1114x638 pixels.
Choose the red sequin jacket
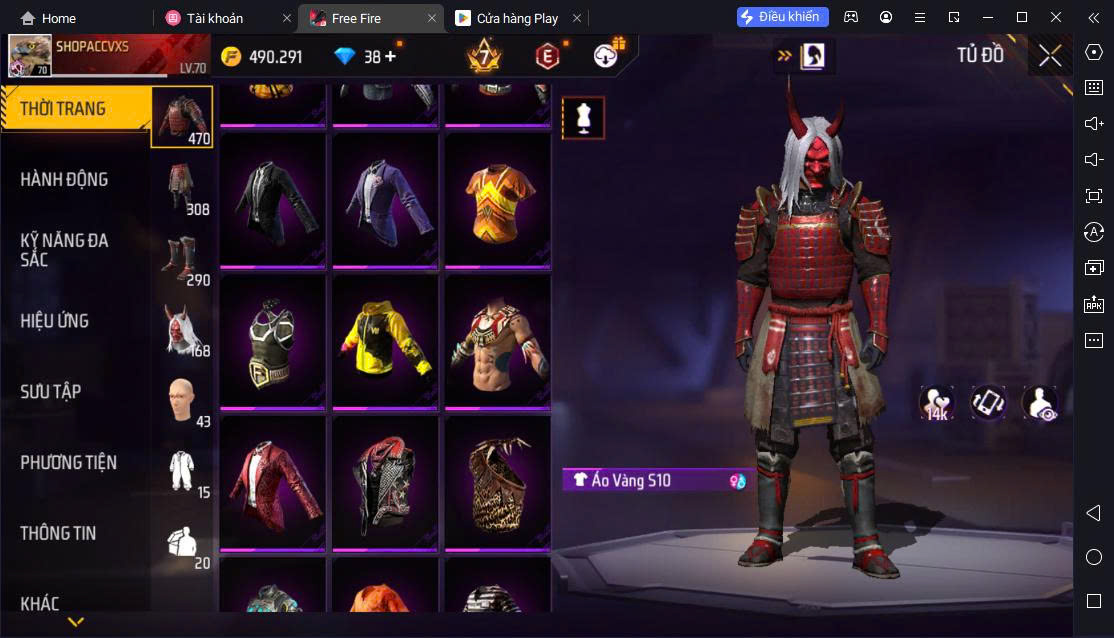click(x=272, y=482)
